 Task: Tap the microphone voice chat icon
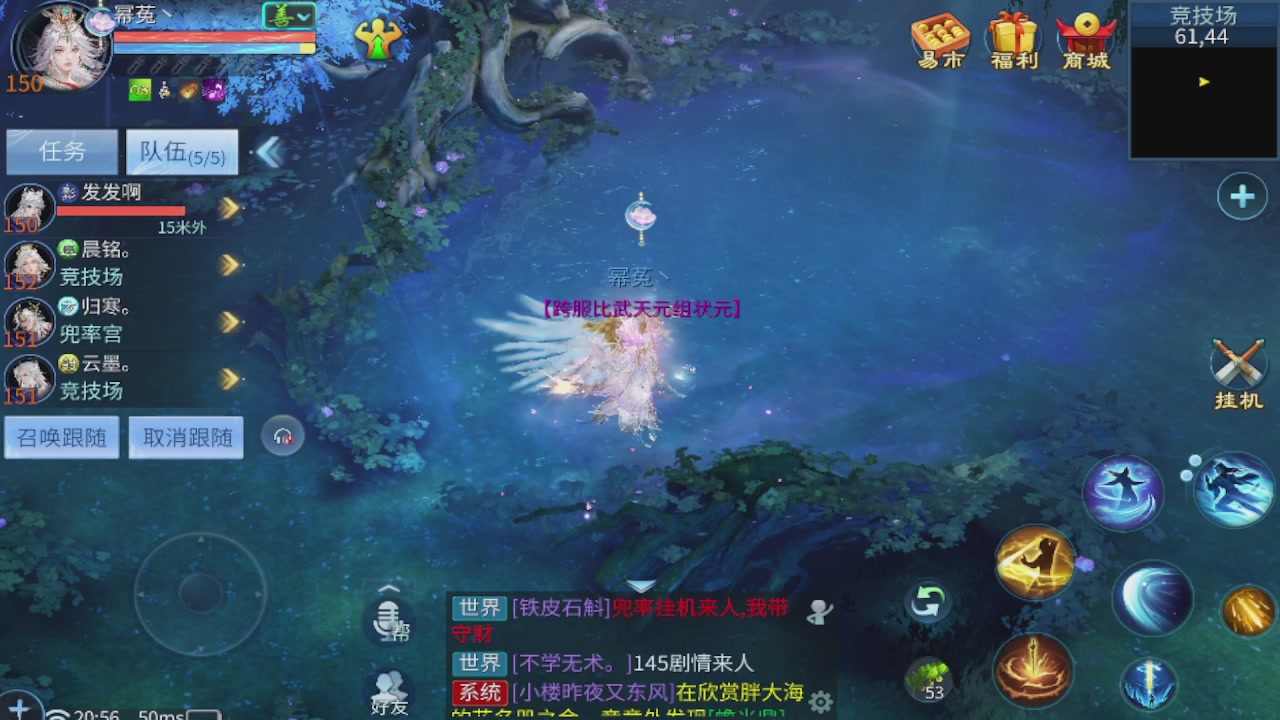coord(389,622)
